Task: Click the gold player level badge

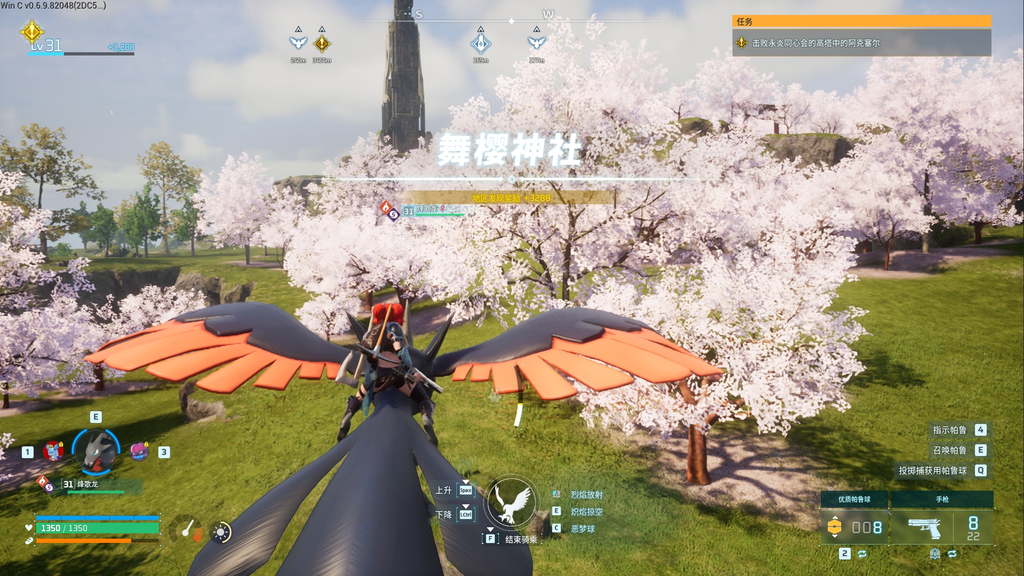Action: click(32, 32)
